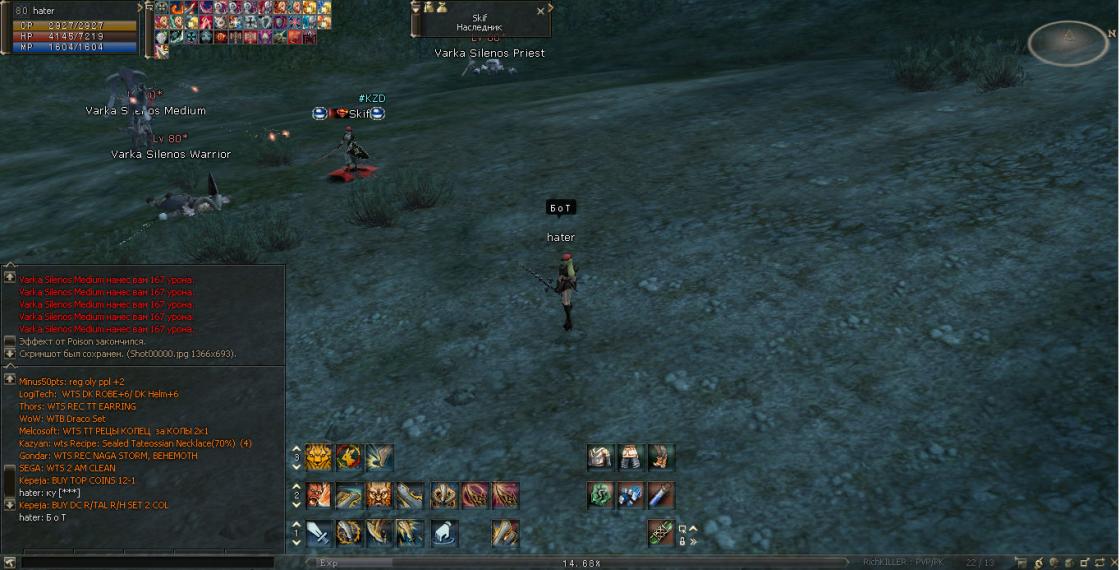Click Kepeja's BUY TOP COINS chat message
The width and height of the screenshot is (1120, 570).
(x=82, y=480)
